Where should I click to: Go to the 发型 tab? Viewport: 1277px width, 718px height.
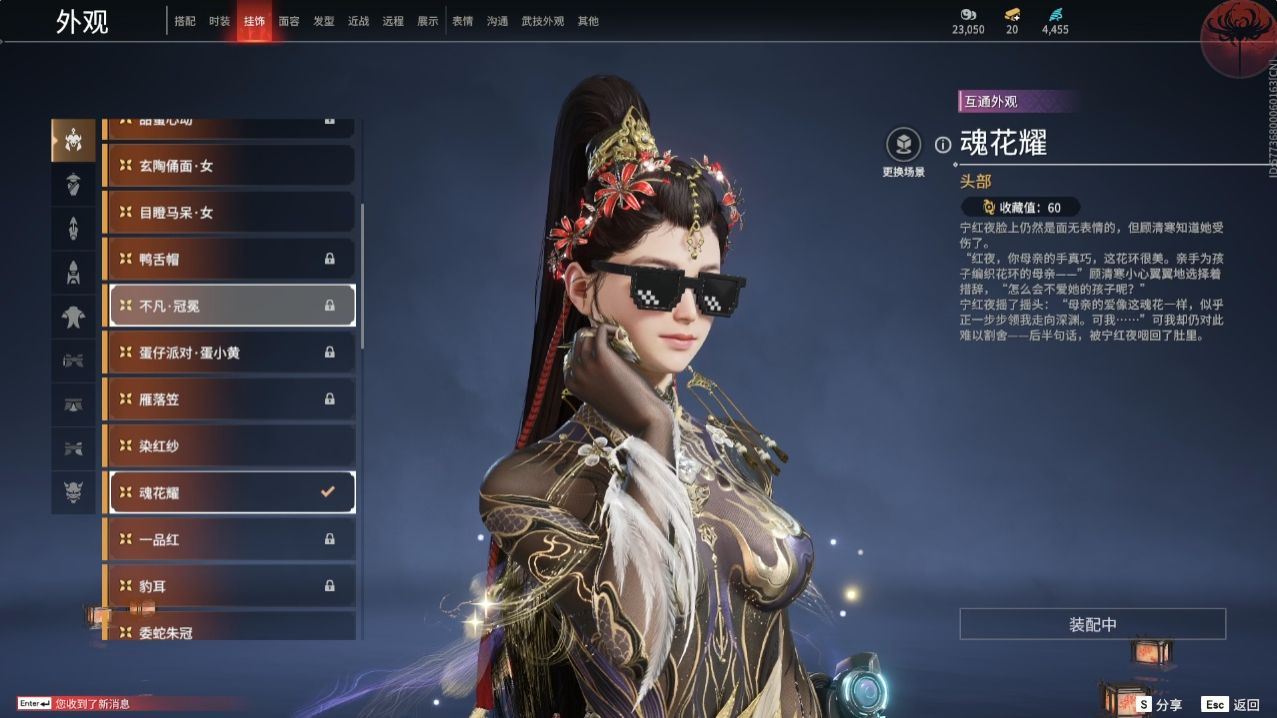point(324,21)
